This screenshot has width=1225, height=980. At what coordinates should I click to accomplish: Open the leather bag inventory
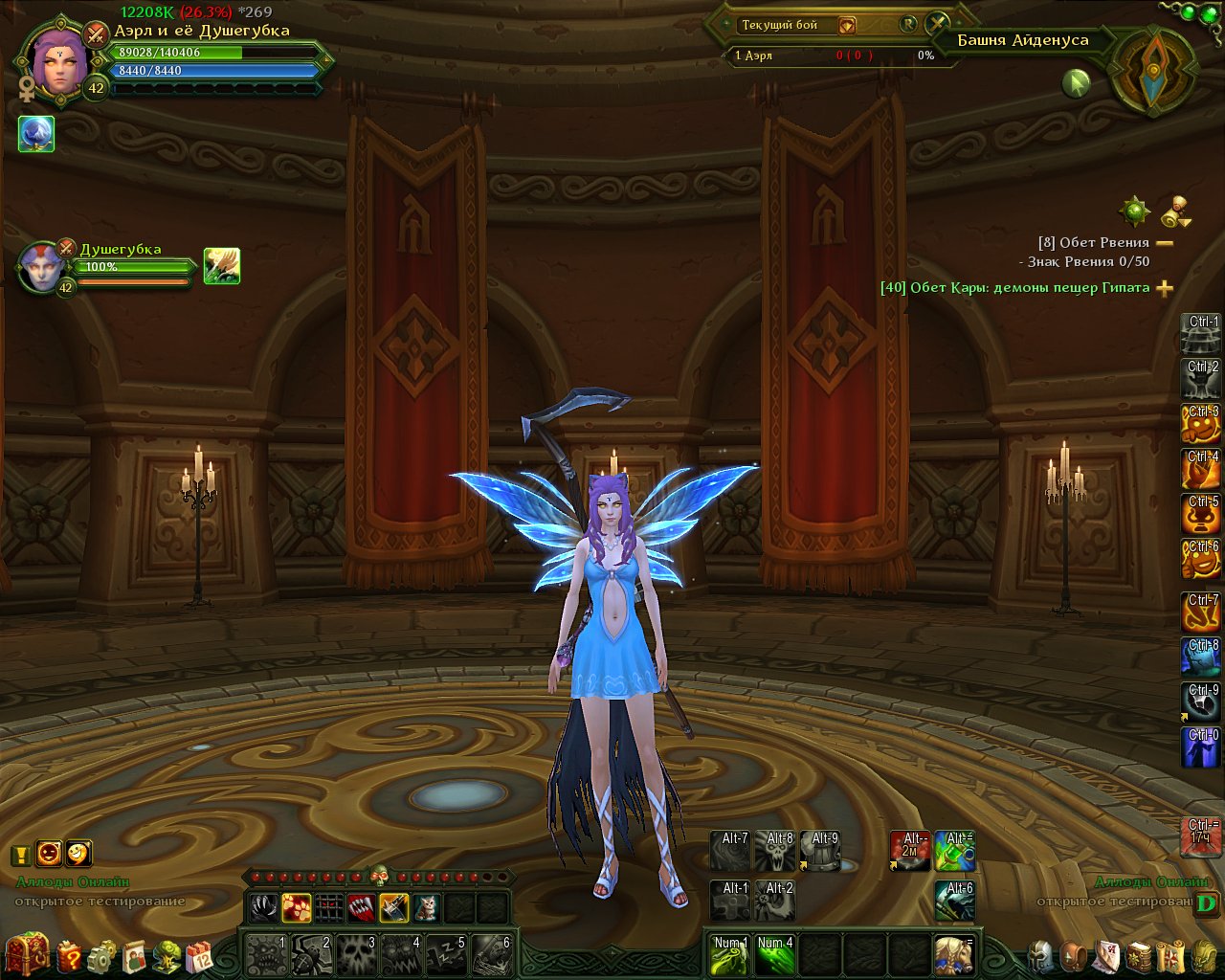coord(1075,955)
